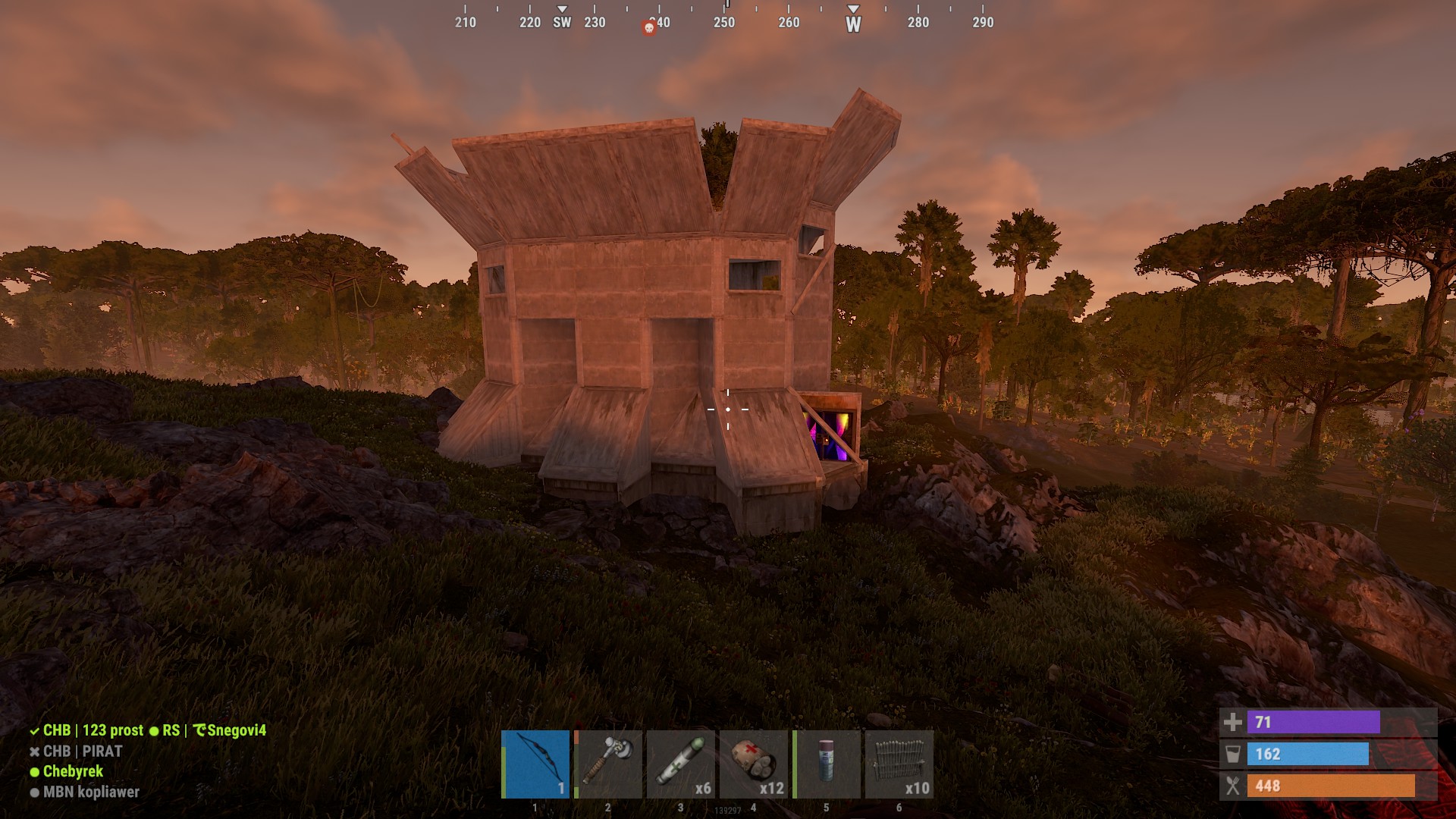Image resolution: width=1456 pixels, height=819 pixels.
Task: Select CHB | 123 prost team entry
Action: (x=93, y=730)
